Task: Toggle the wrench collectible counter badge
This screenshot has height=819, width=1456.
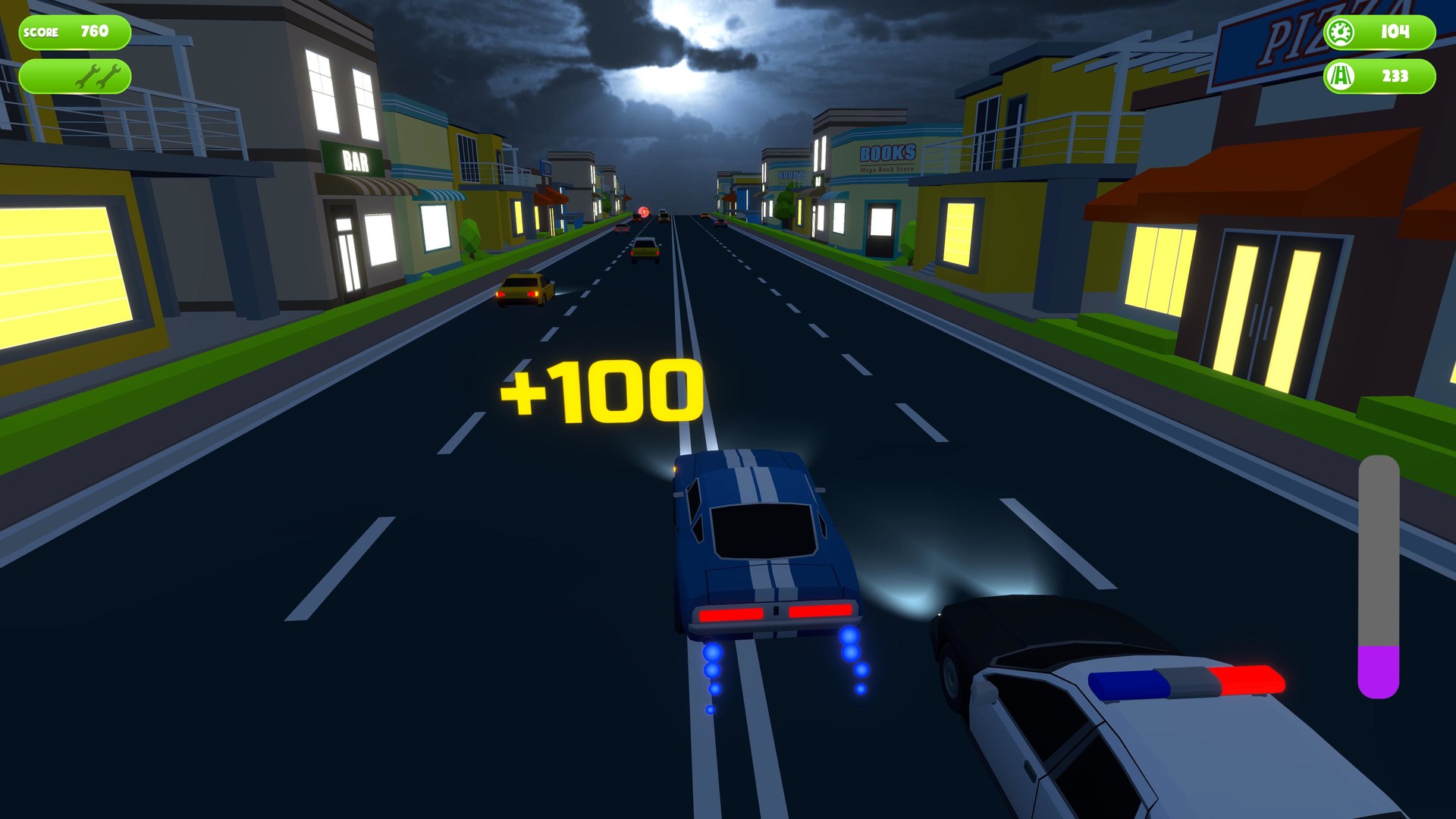Action: 76,75
